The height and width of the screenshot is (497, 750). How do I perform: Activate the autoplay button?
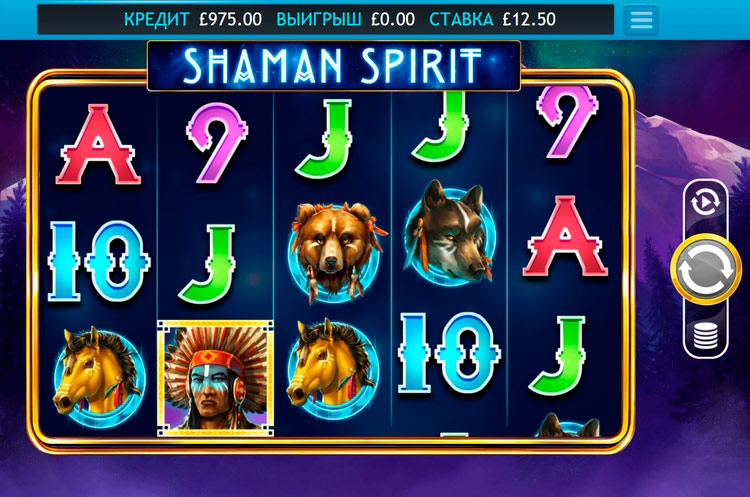pos(705,203)
